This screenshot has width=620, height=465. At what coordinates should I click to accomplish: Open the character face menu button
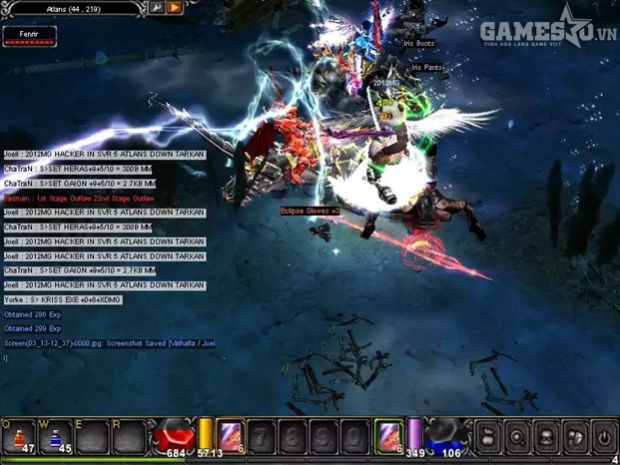tap(546, 437)
